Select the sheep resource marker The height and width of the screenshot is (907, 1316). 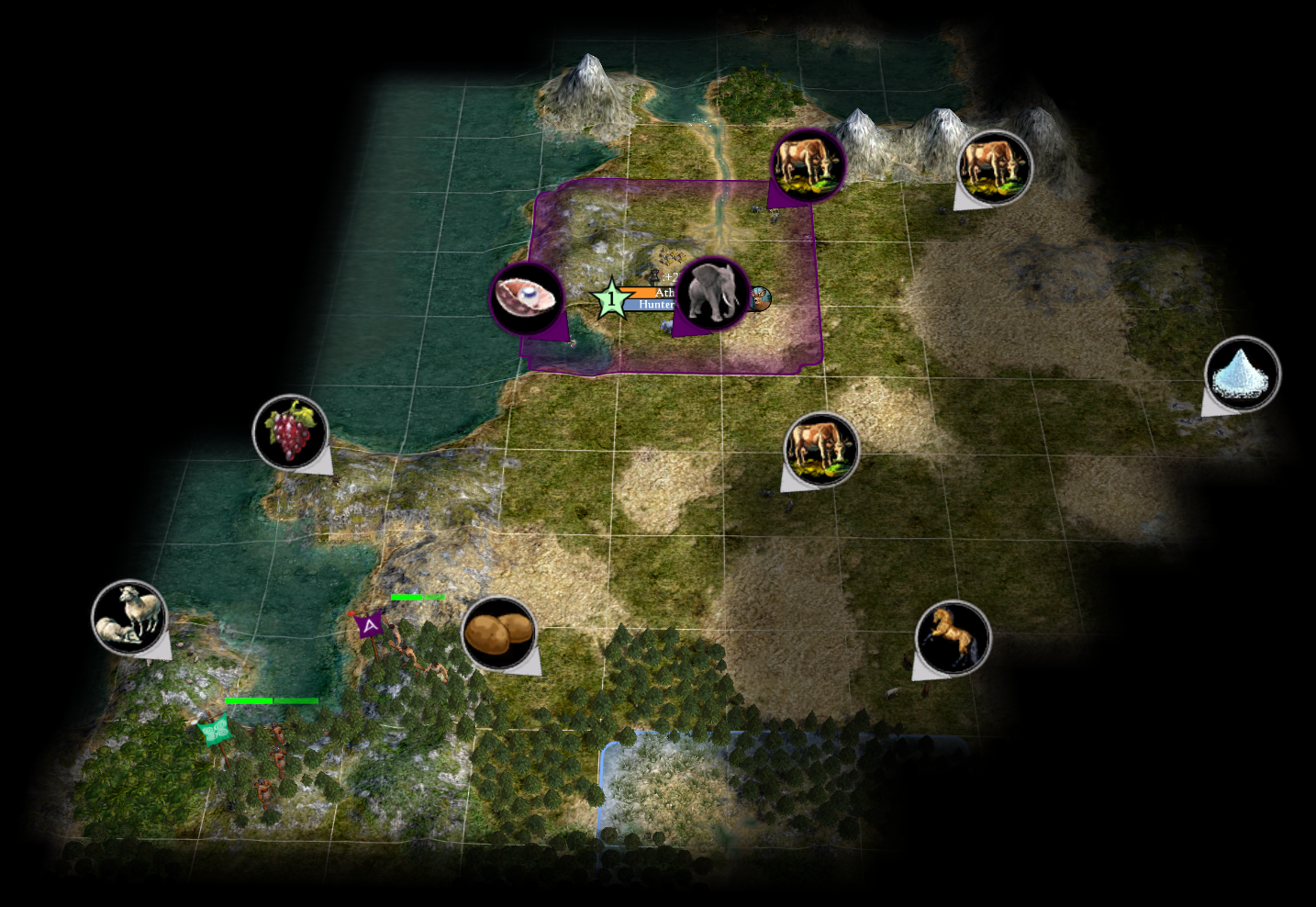[129, 617]
